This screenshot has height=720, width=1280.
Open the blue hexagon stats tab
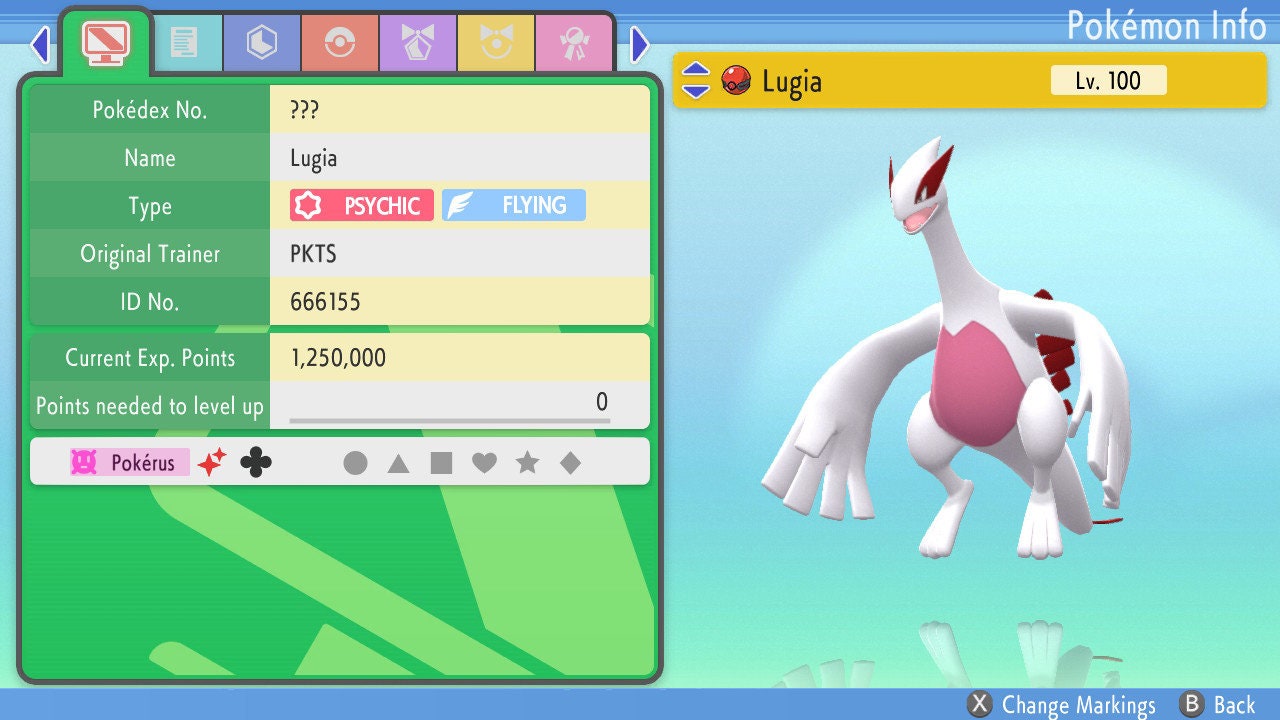pyautogui.click(x=261, y=42)
